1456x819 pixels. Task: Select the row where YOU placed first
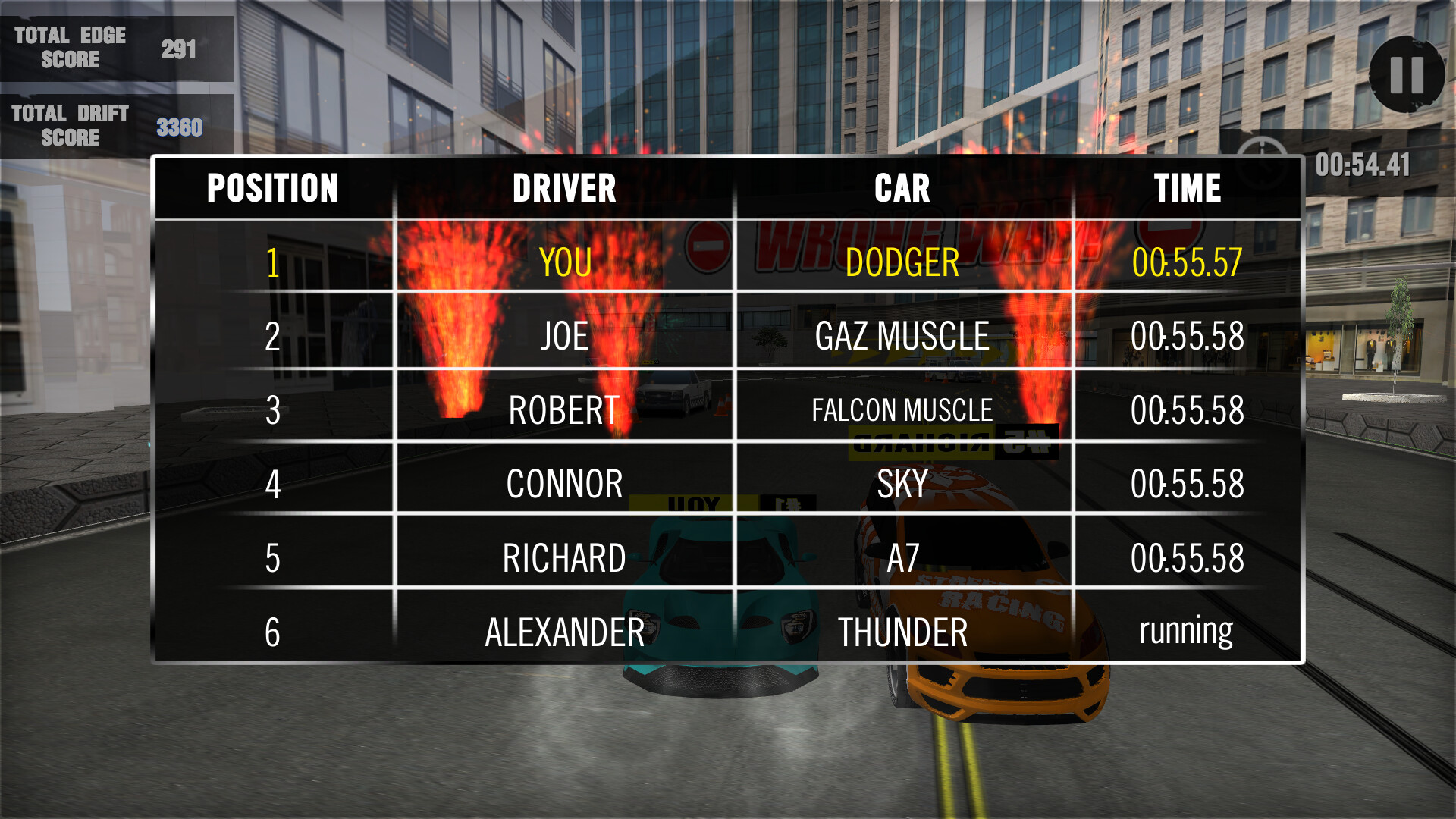(x=566, y=265)
